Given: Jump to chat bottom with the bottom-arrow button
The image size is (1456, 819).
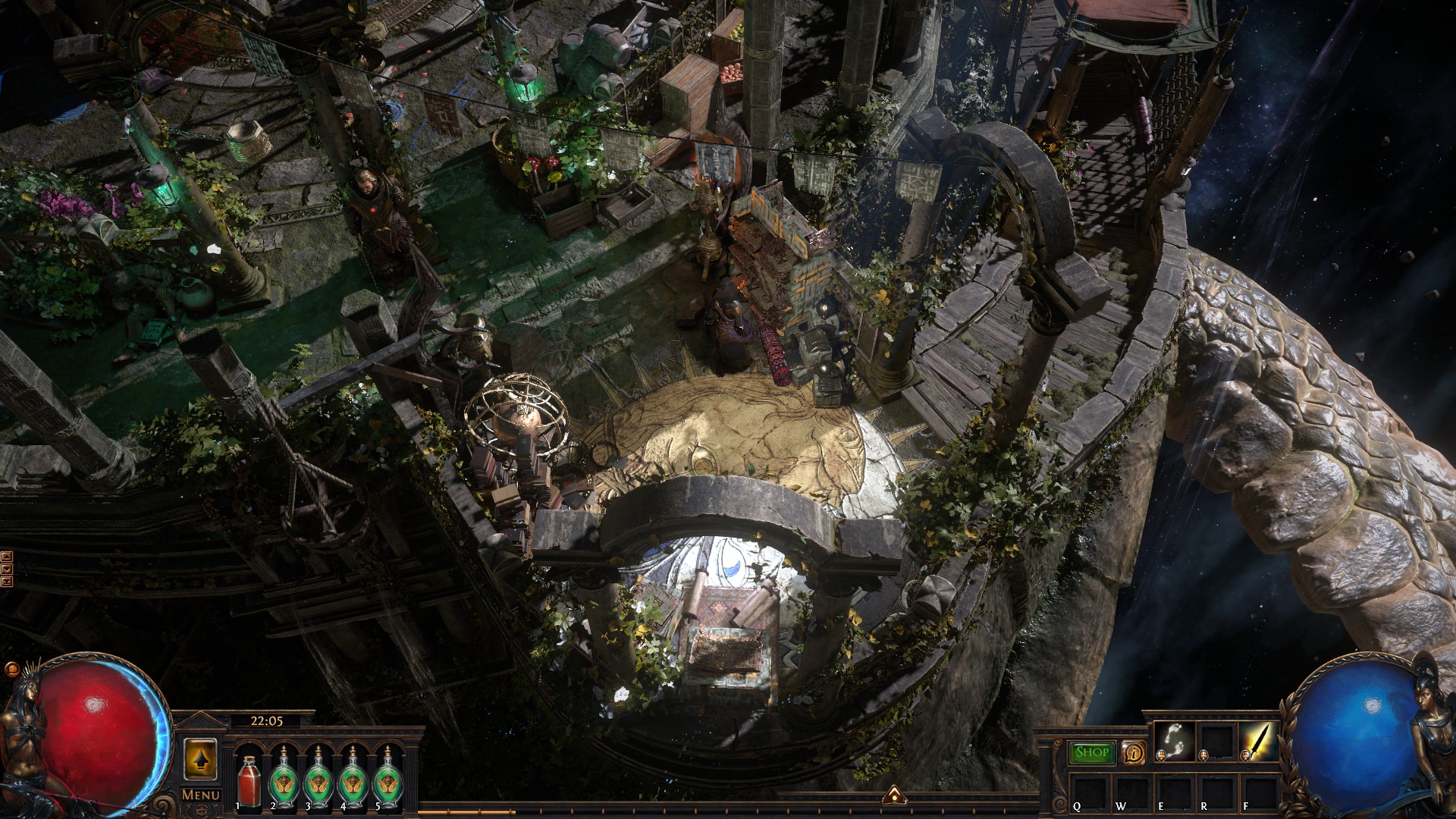Looking at the screenshot, I should coord(7,582).
